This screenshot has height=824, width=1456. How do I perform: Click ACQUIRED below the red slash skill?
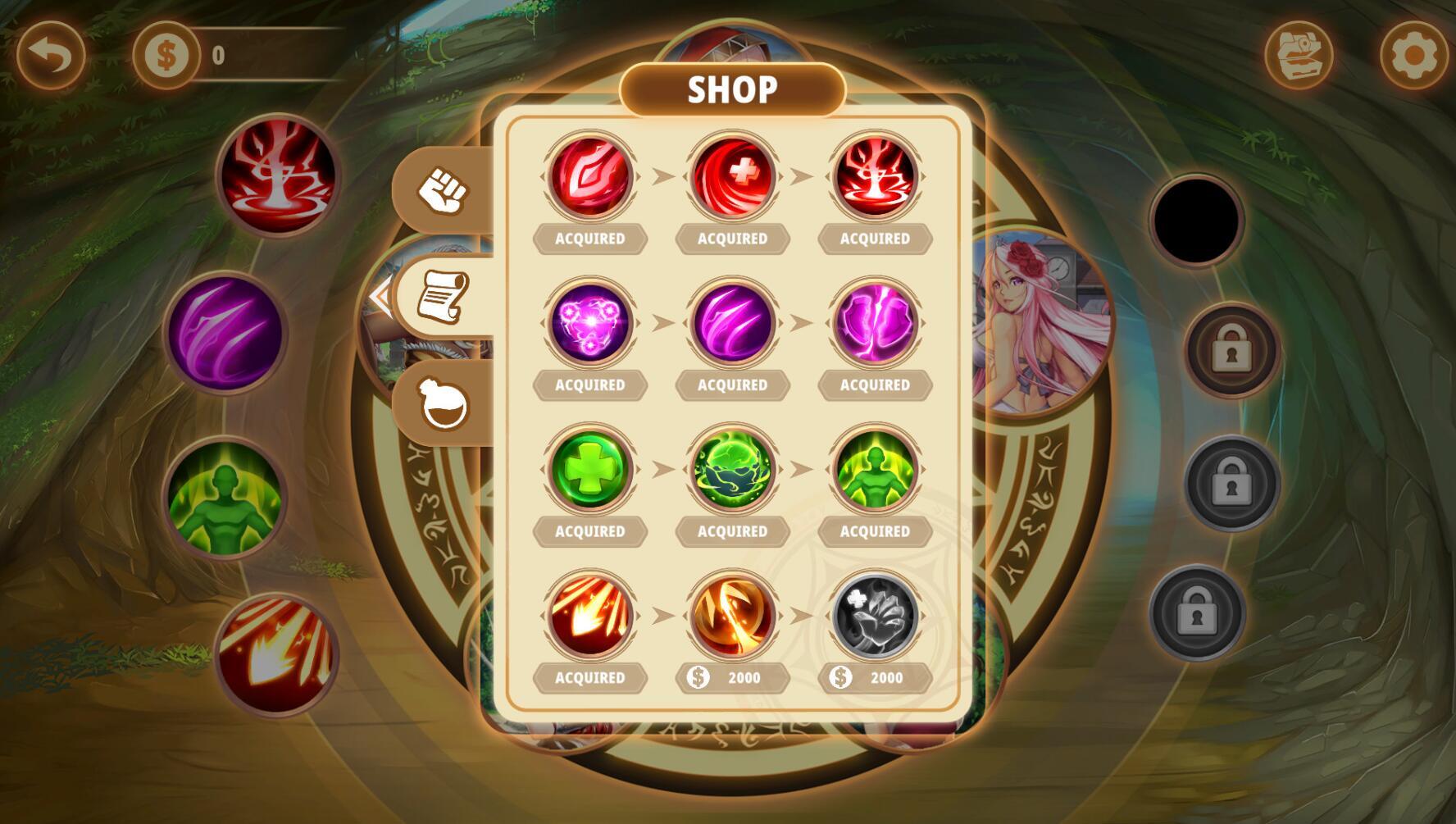tap(589, 239)
